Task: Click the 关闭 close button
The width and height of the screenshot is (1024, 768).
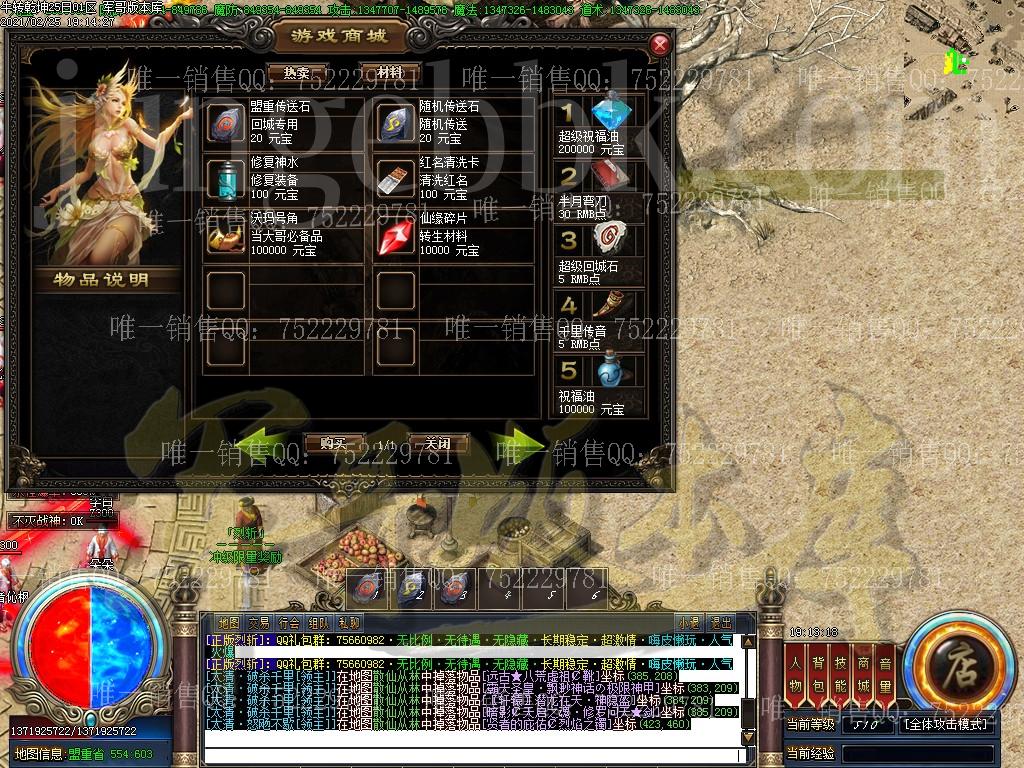Action: (x=438, y=443)
